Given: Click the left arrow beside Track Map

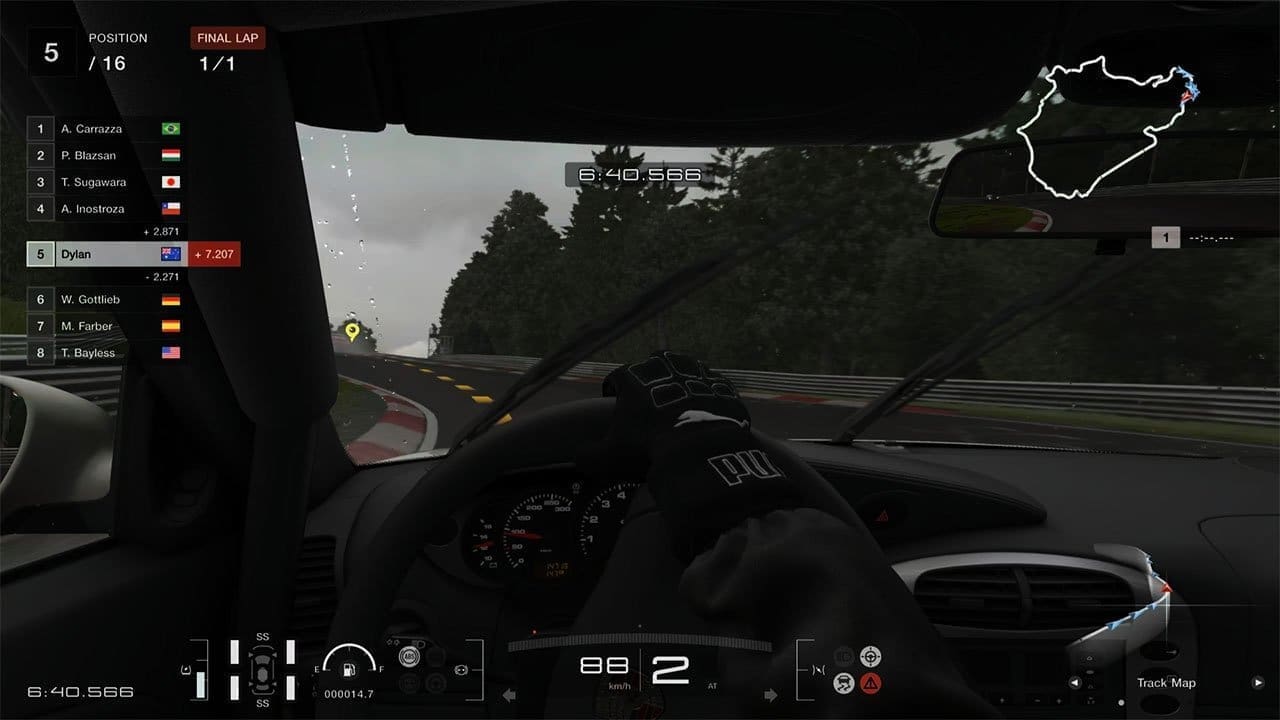Looking at the screenshot, I should coord(1075,683).
